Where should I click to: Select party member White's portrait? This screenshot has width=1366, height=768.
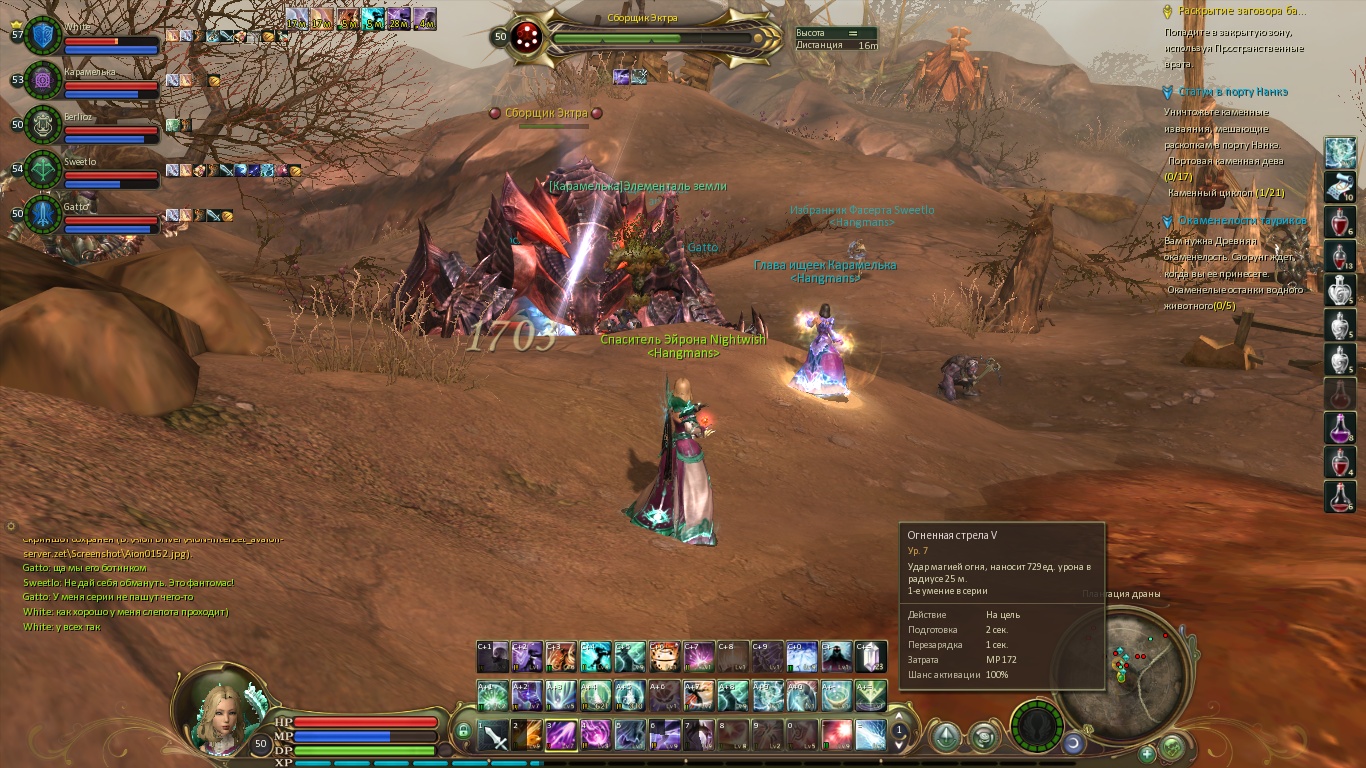click(x=43, y=36)
